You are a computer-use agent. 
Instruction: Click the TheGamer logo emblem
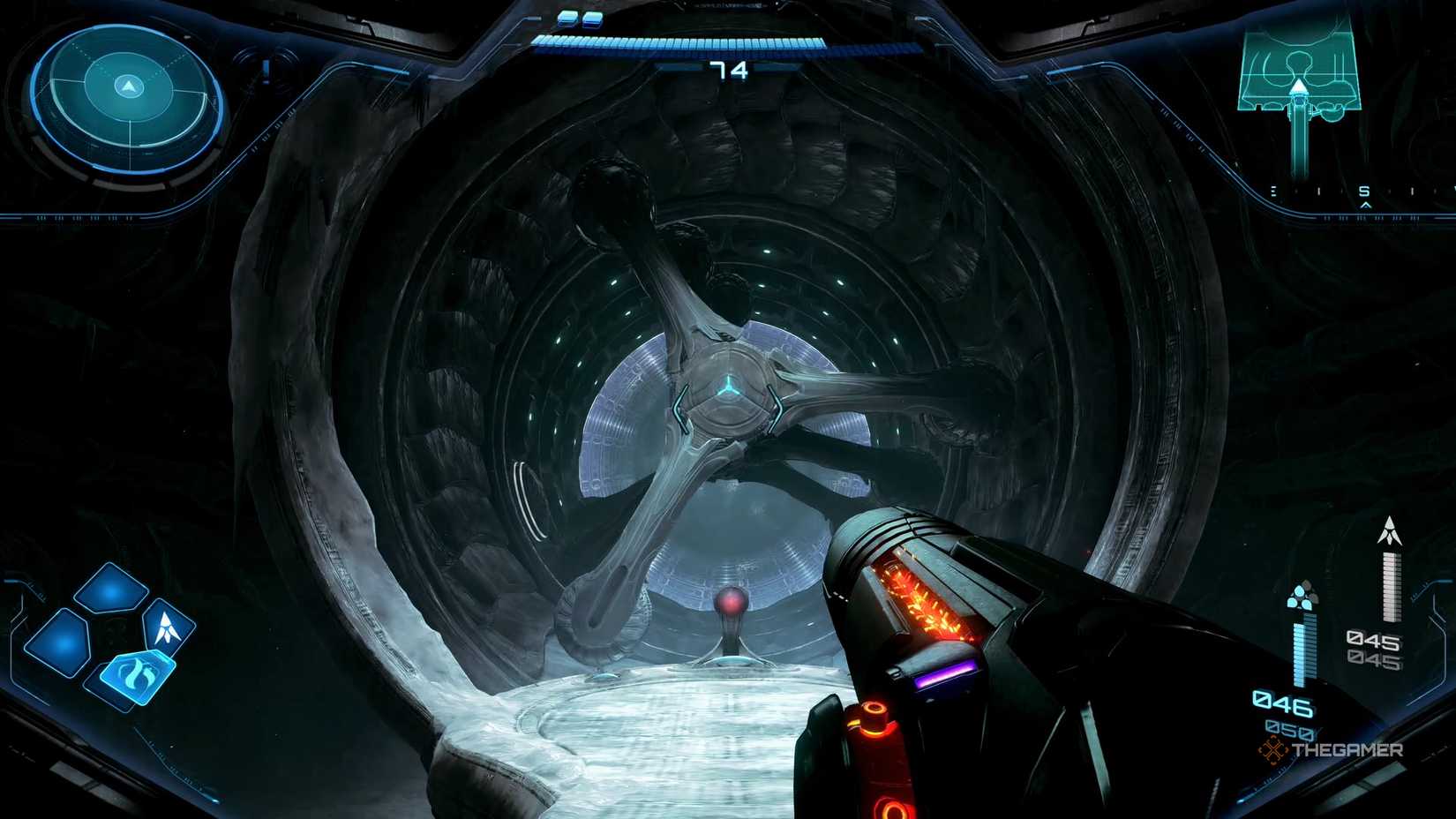click(1273, 750)
